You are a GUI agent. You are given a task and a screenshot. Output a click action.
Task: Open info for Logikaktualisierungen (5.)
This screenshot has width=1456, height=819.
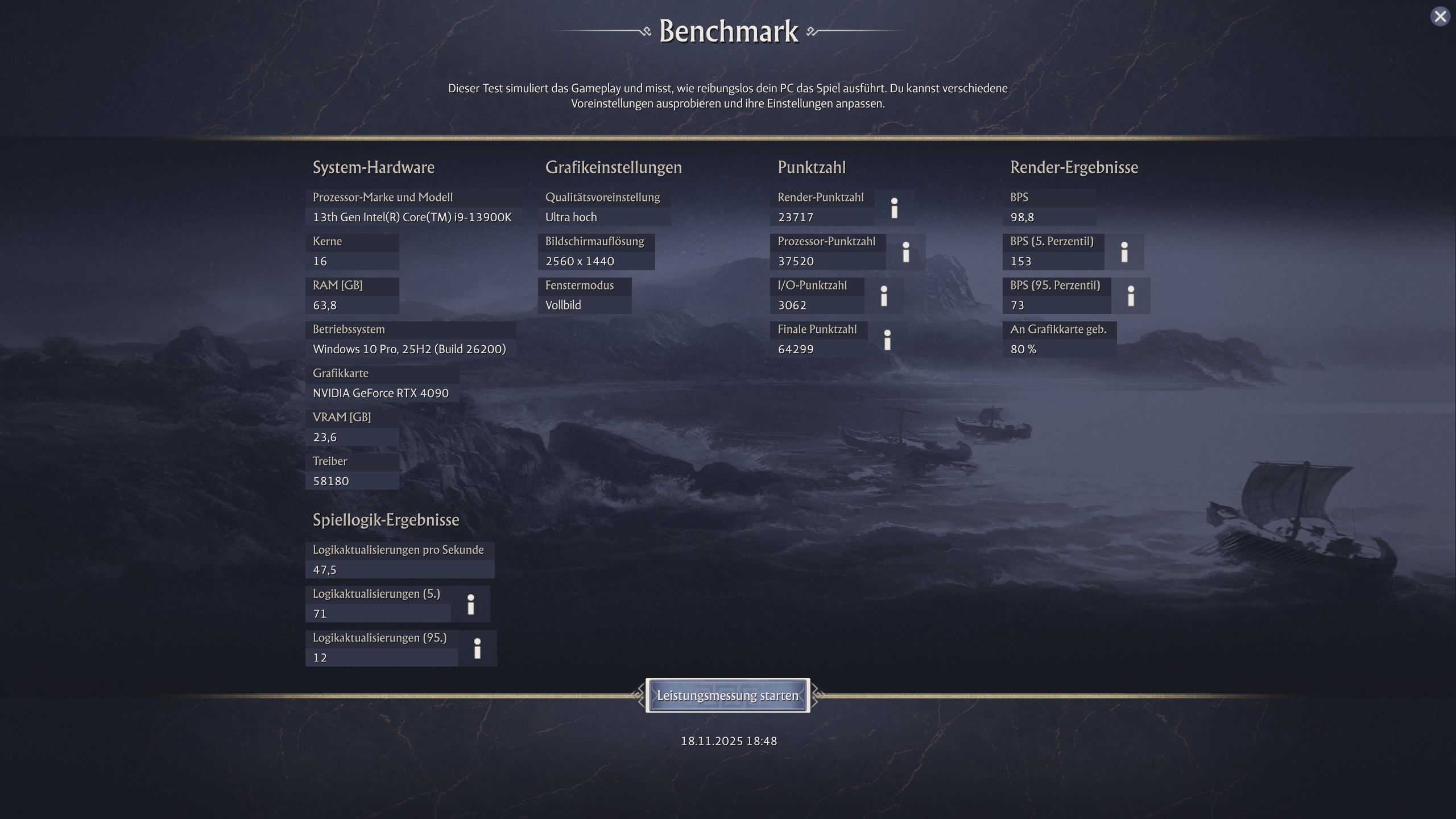coord(471,604)
